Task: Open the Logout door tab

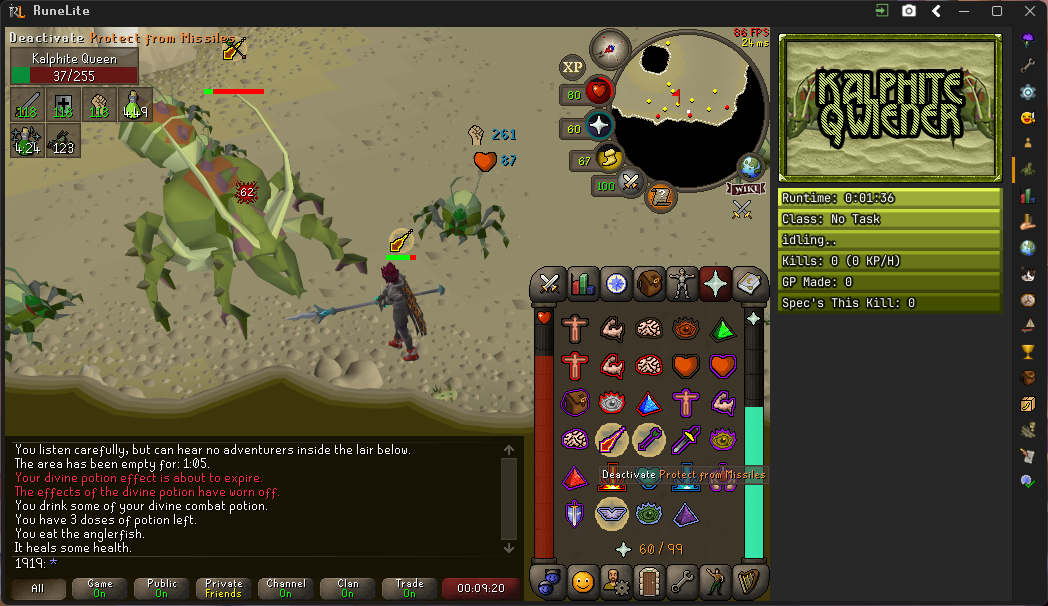Action: point(650,580)
